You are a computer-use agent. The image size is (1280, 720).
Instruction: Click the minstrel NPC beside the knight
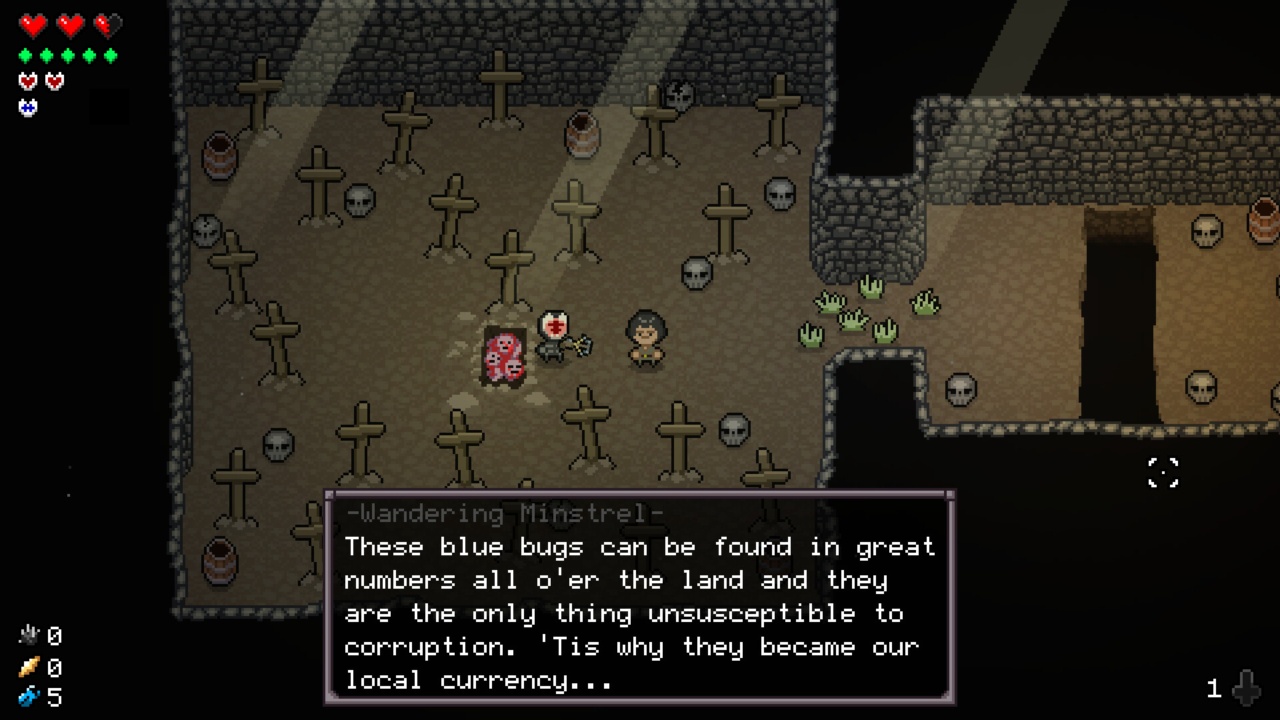645,340
